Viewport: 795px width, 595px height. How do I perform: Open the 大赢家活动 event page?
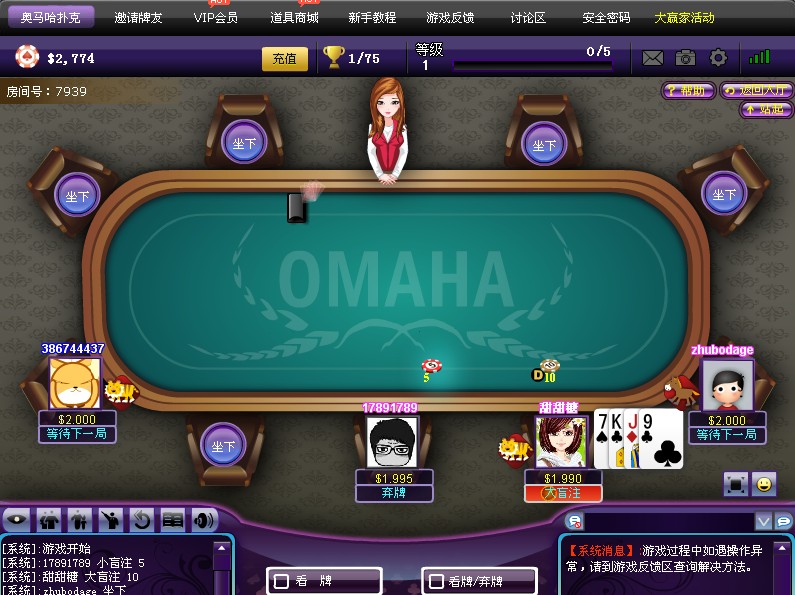684,18
